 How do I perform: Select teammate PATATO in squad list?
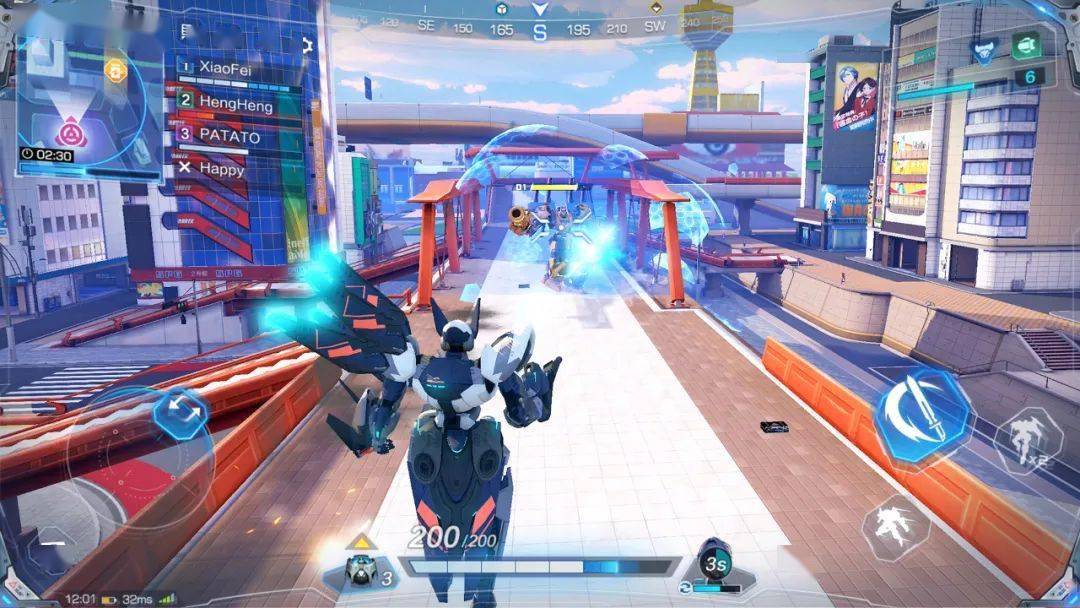click(x=229, y=135)
